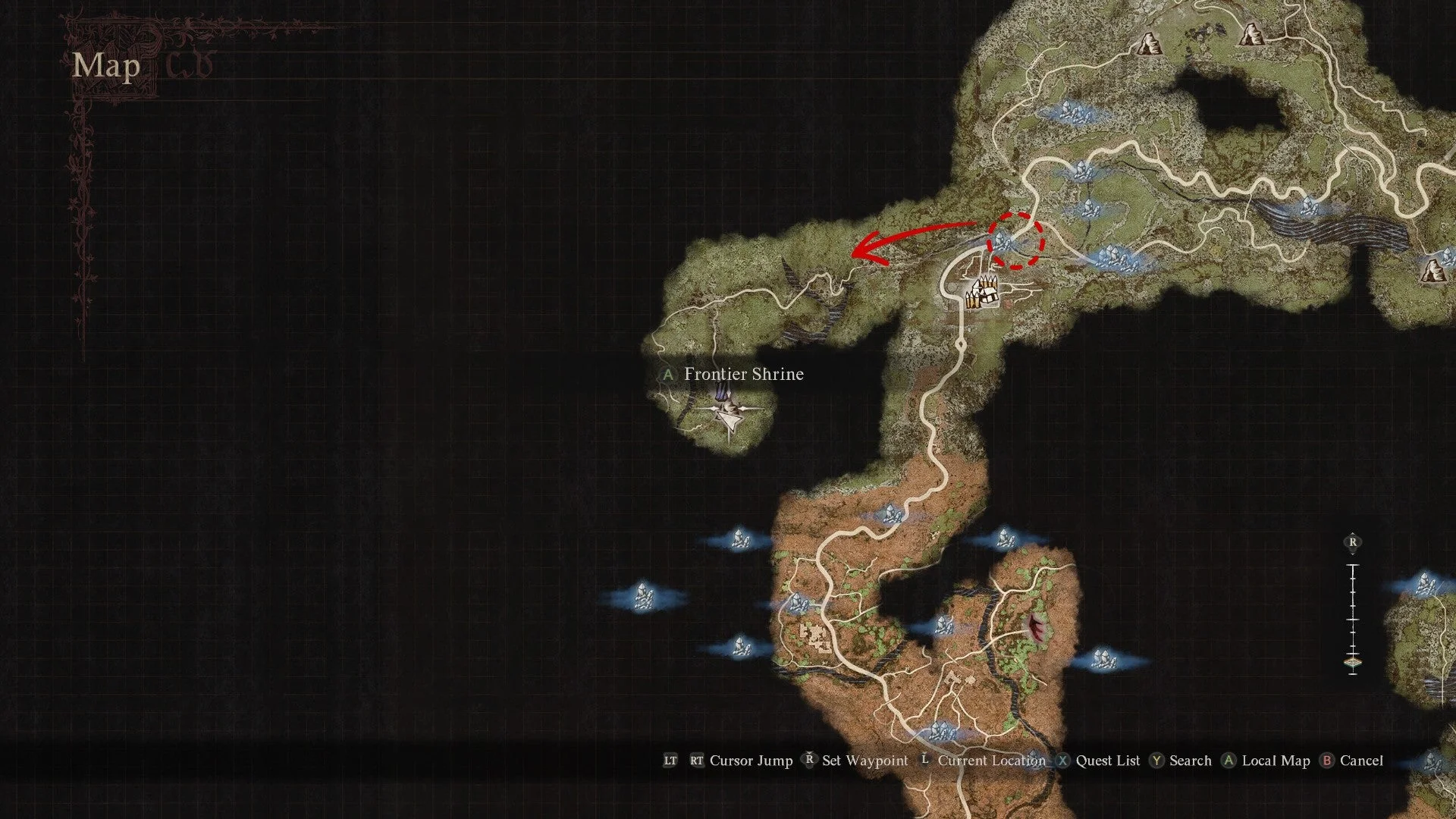Click the Map title heading
This screenshot has width=1456, height=819.
[105, 68]
